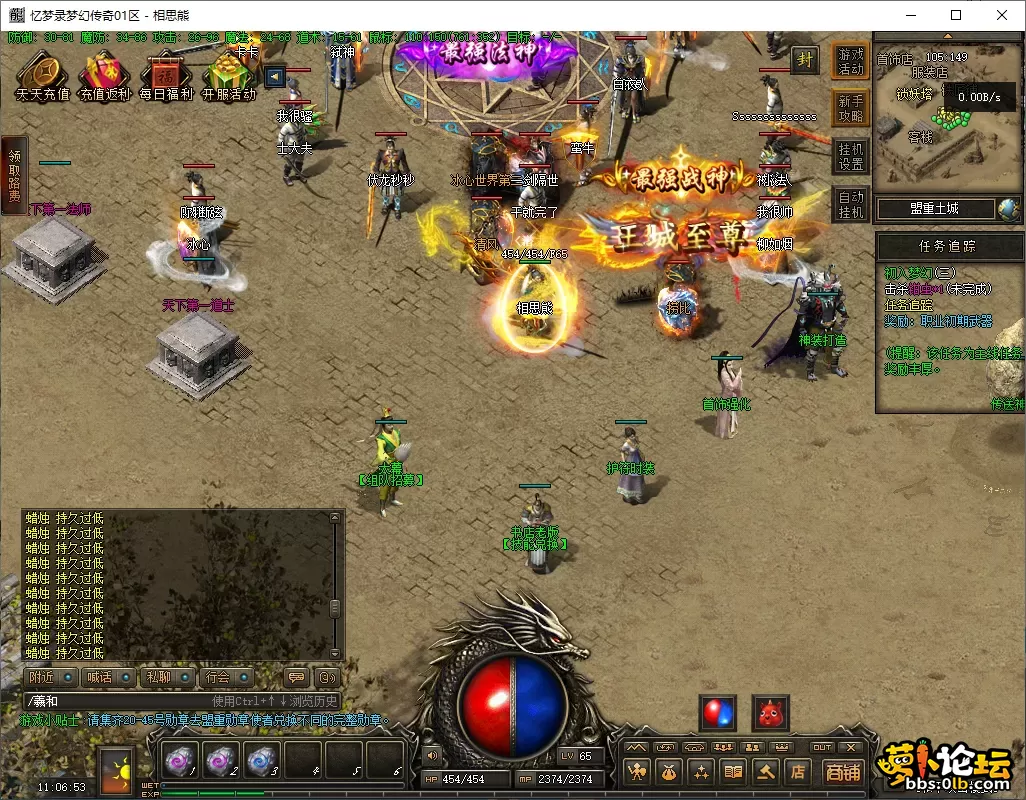Open the 挂机设置 auto-battle settings
Viewport: 1026px width, 800px height.
pos(851,156)
